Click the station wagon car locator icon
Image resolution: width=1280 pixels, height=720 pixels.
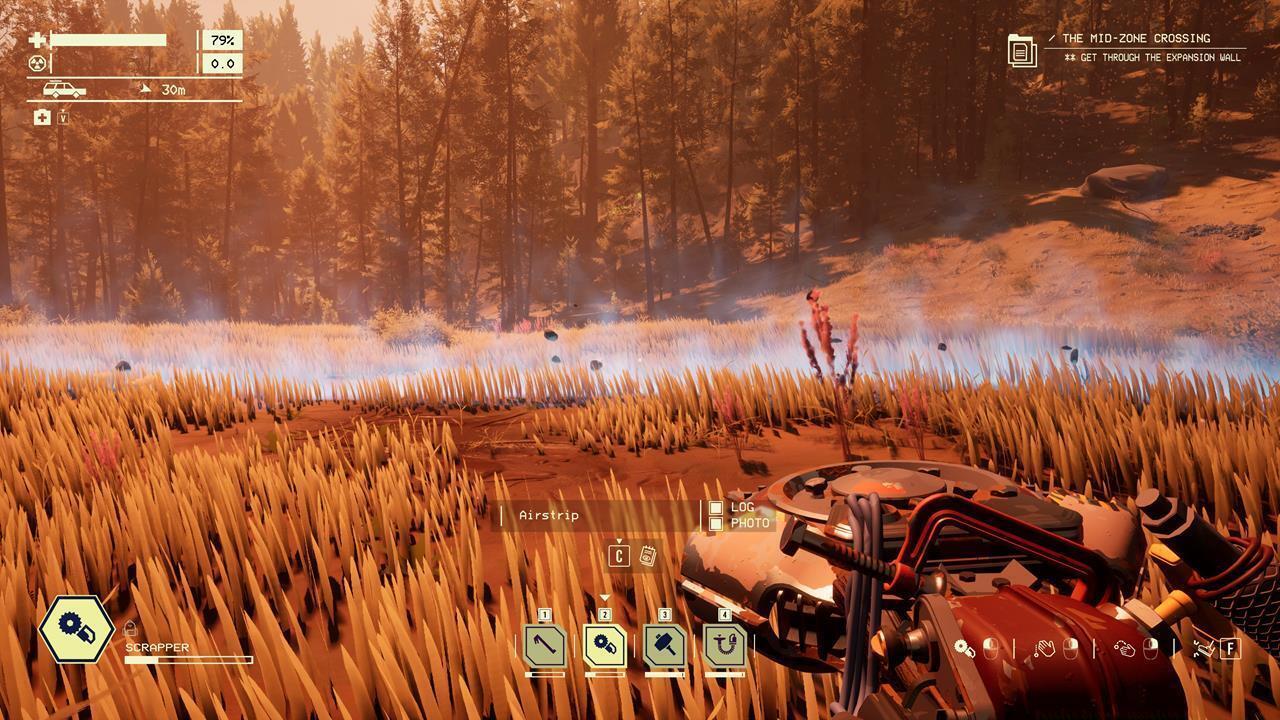tap(64, 90)
